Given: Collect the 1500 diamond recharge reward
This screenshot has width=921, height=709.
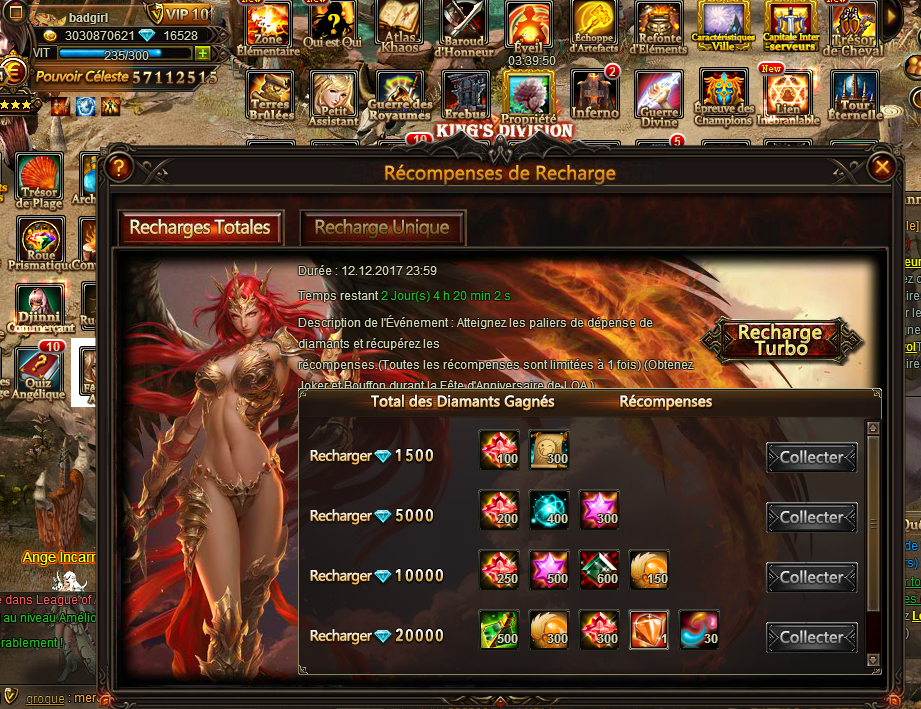Looking at the screenshot, I should (811, 457).
